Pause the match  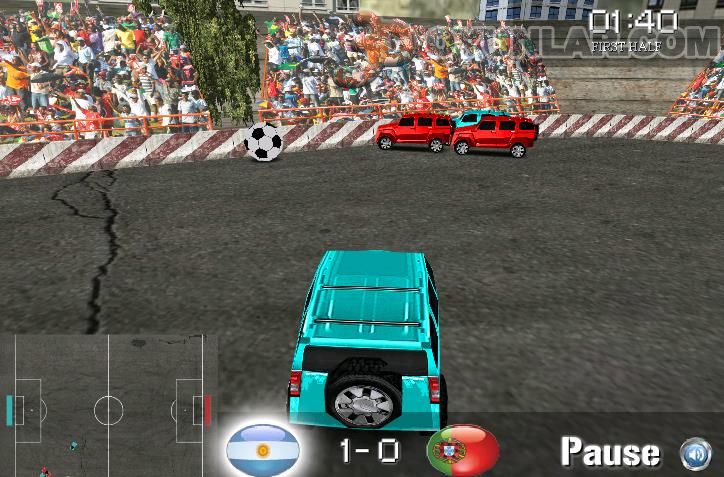pos(610,452)
